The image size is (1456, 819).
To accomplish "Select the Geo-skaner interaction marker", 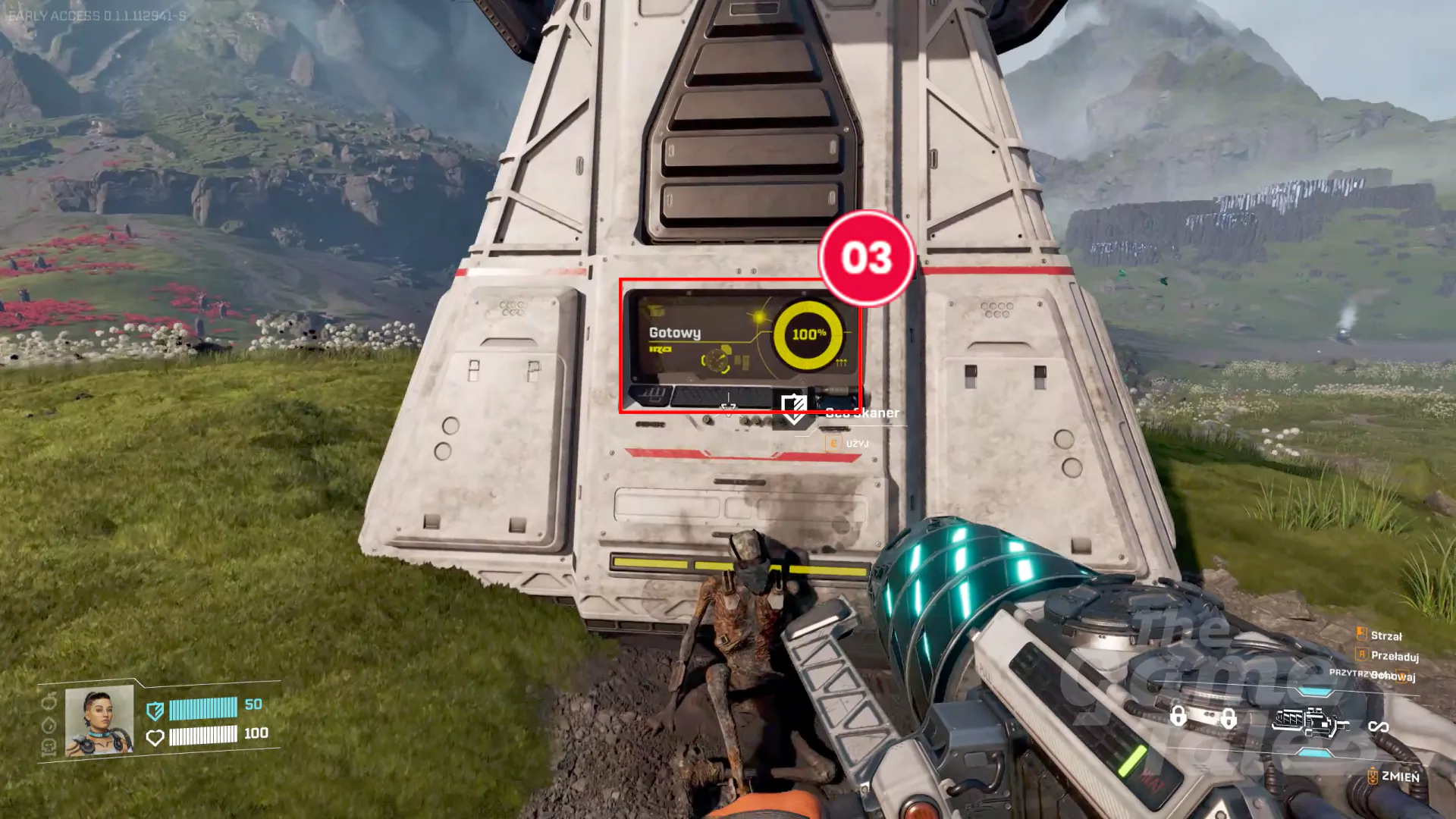I will (x=793, y=409).
